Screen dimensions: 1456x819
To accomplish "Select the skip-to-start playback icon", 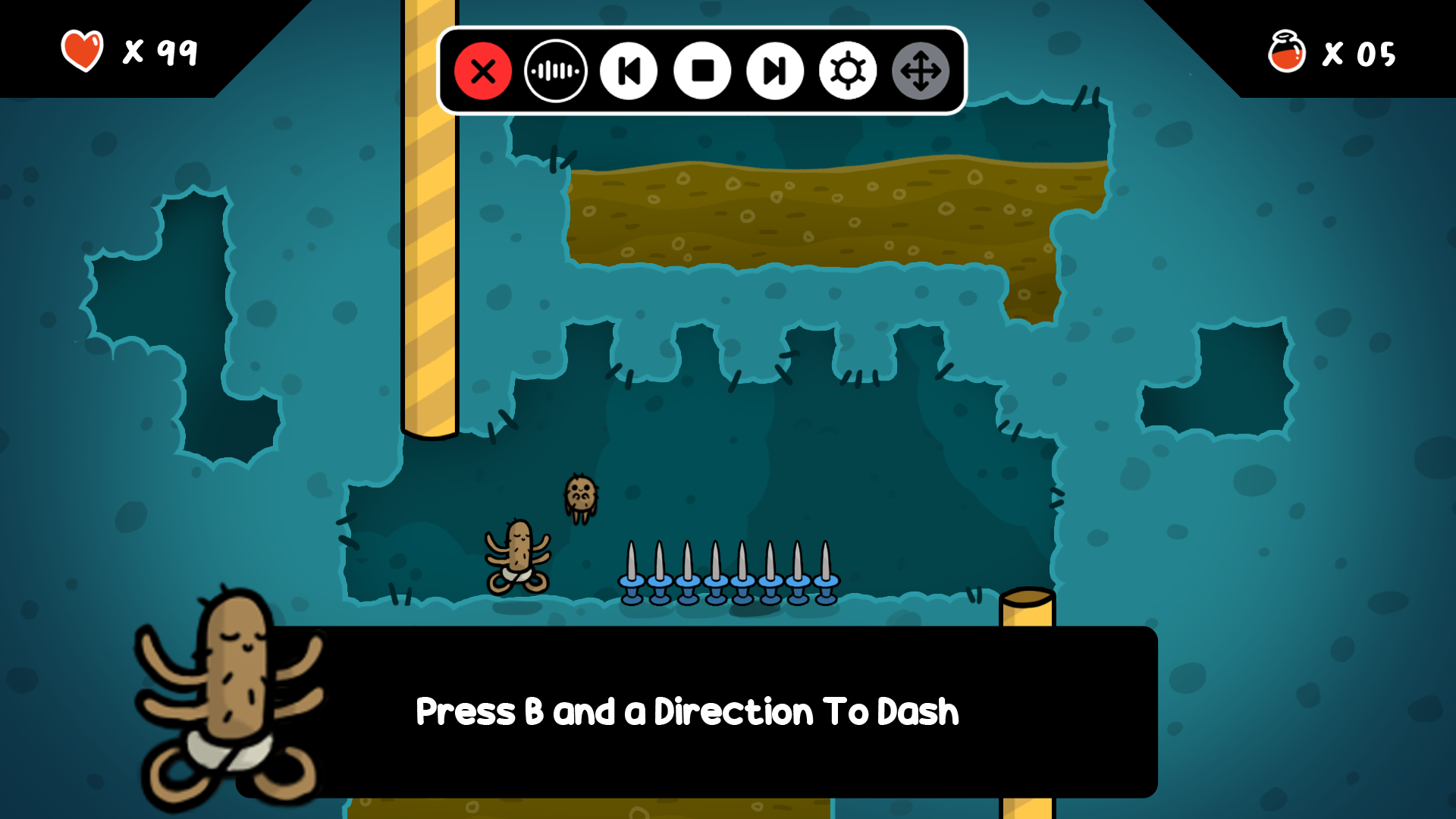I will click(x=629, y=71).
